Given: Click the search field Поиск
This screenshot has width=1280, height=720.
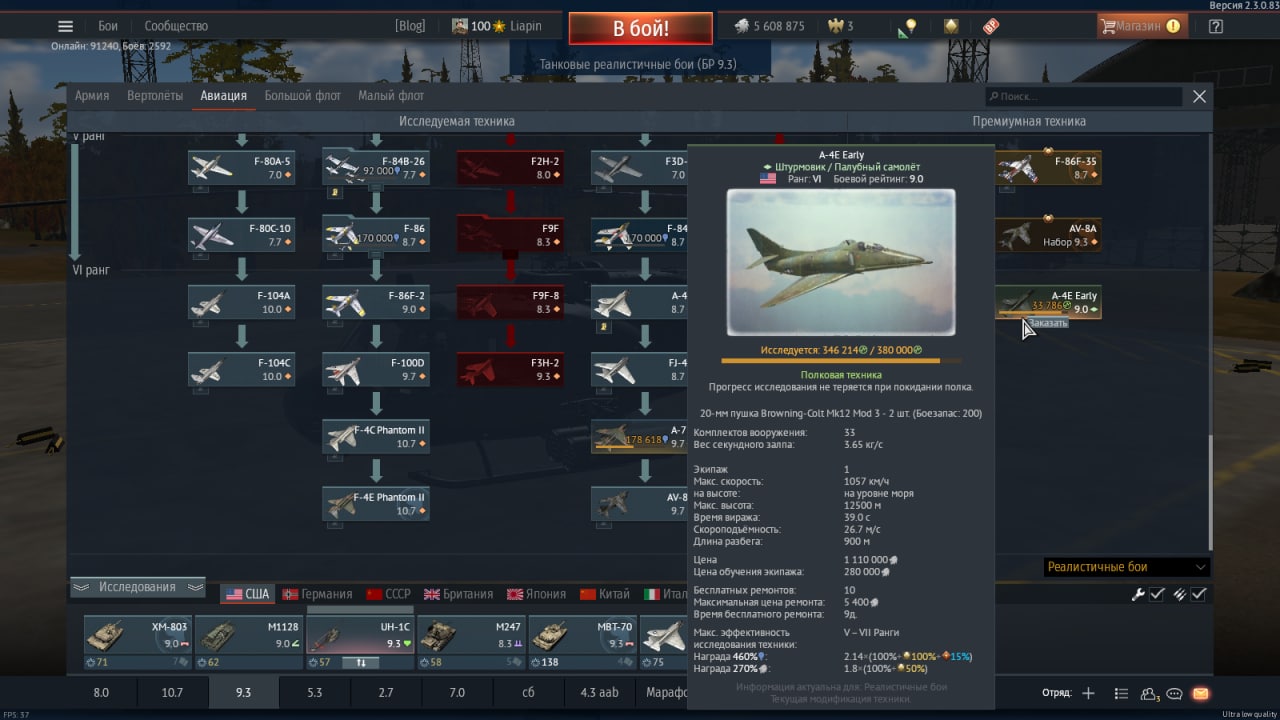Looking at the screenshot, I should coord(1085,96).
